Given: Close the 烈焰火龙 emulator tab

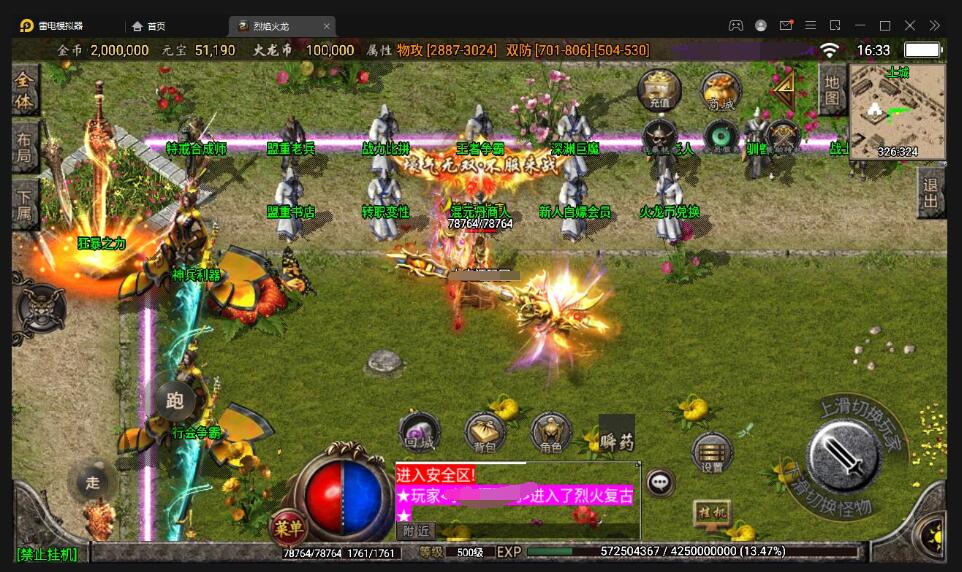Looking at the screenshot, I should click(x=327, y=25).
